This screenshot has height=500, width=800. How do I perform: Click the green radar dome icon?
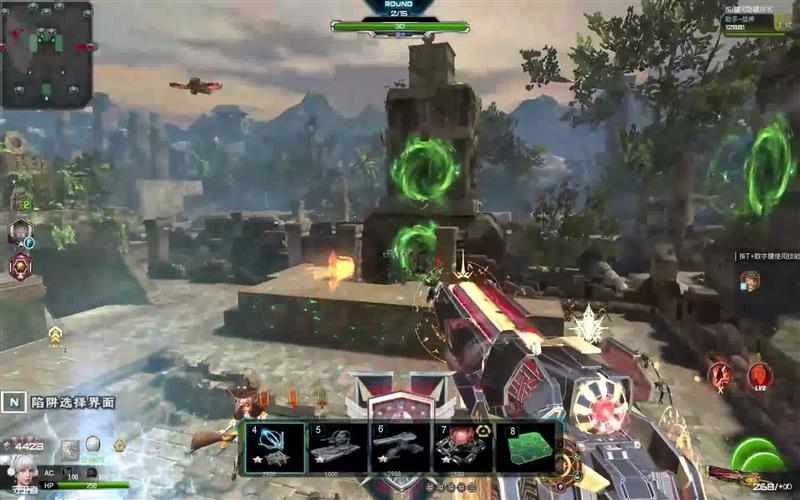[757, 456]
